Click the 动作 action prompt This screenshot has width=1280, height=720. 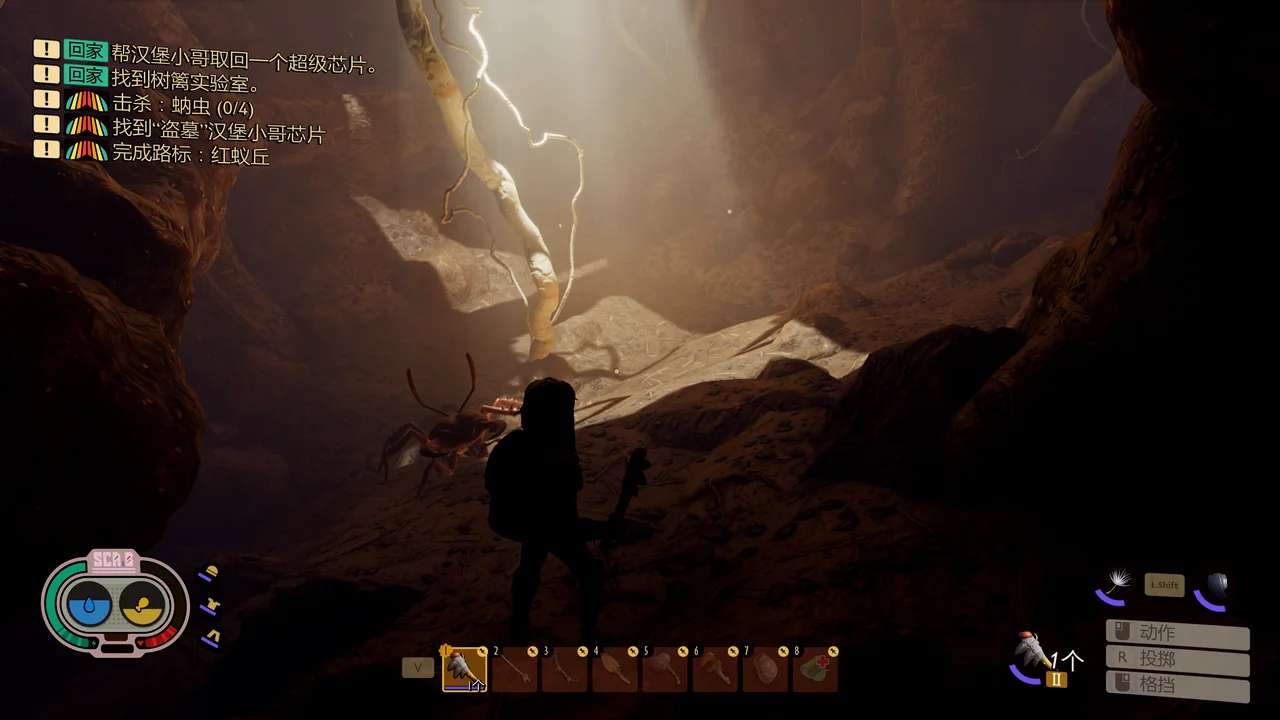(1177, 633)
